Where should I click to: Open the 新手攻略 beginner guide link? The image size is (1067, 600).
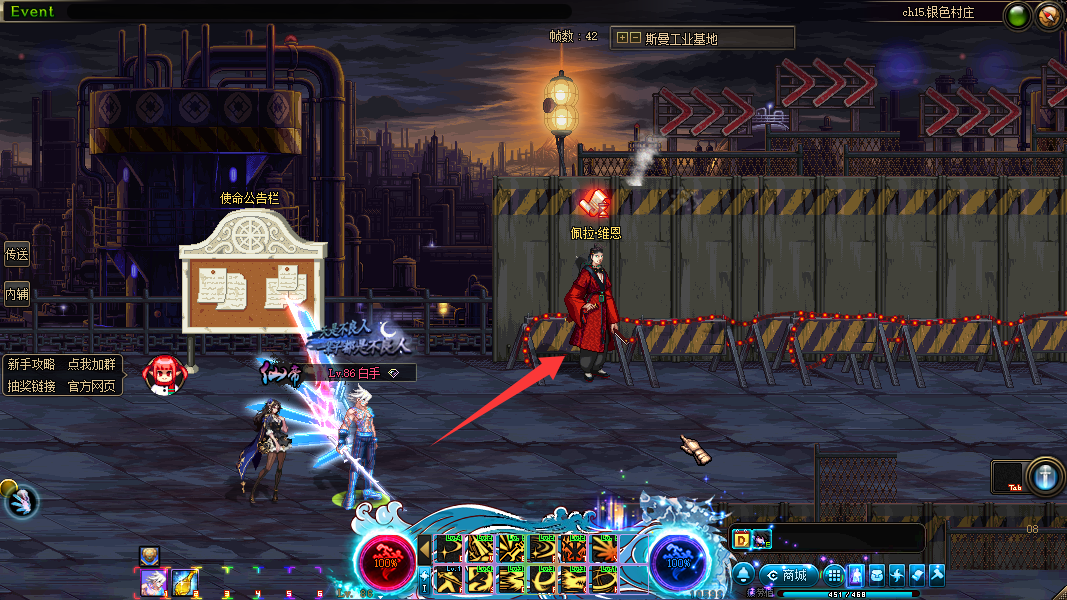[x=31, y=365]
